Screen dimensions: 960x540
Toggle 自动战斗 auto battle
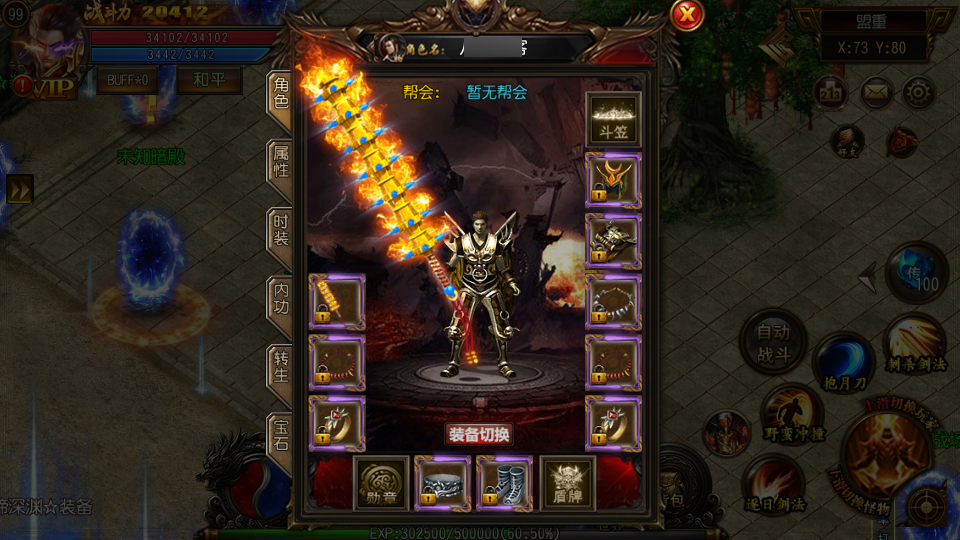[x=773, y=342]
